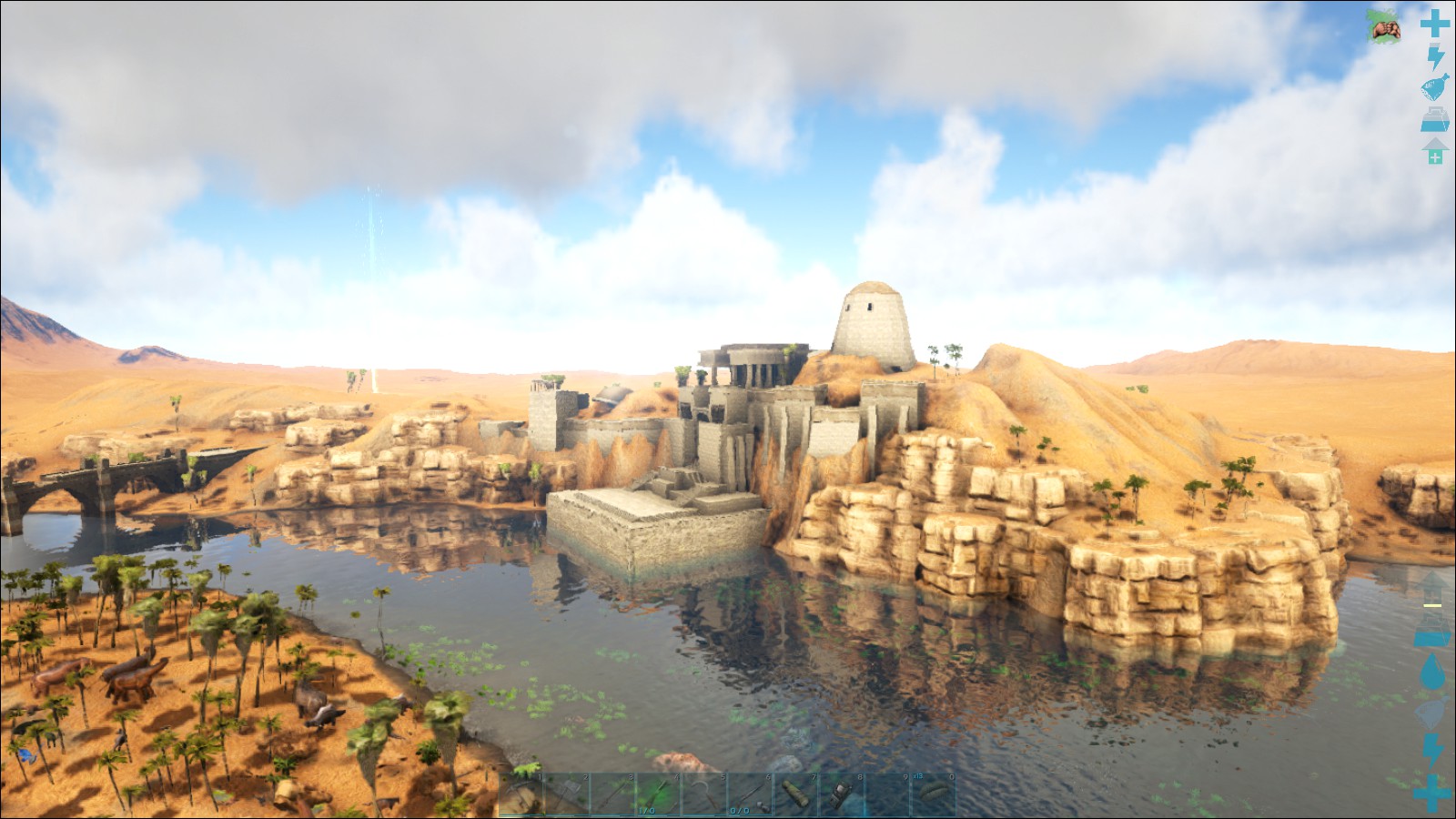Select the weapon showing 0/0 ammo in slot 6

pos(749,794)
